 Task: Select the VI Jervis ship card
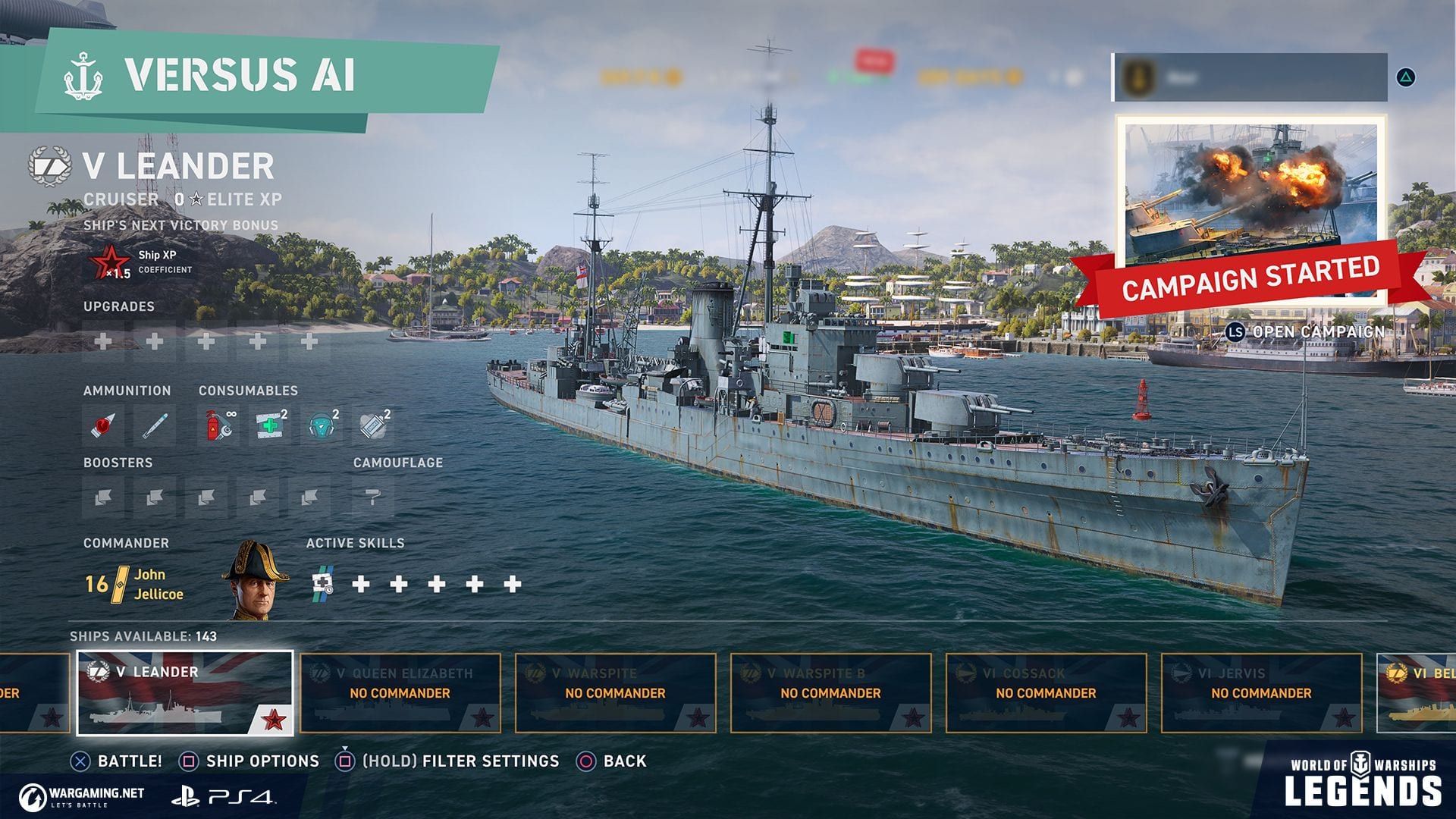tap(1261, 693)
